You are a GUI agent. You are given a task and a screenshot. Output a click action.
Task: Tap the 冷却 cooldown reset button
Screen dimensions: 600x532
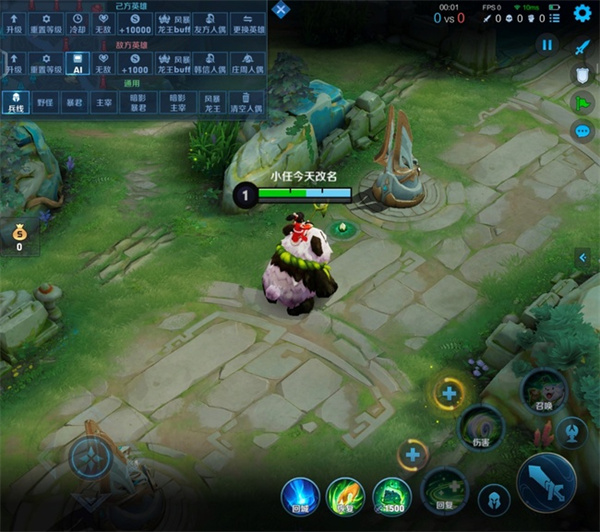click(78, 23)
